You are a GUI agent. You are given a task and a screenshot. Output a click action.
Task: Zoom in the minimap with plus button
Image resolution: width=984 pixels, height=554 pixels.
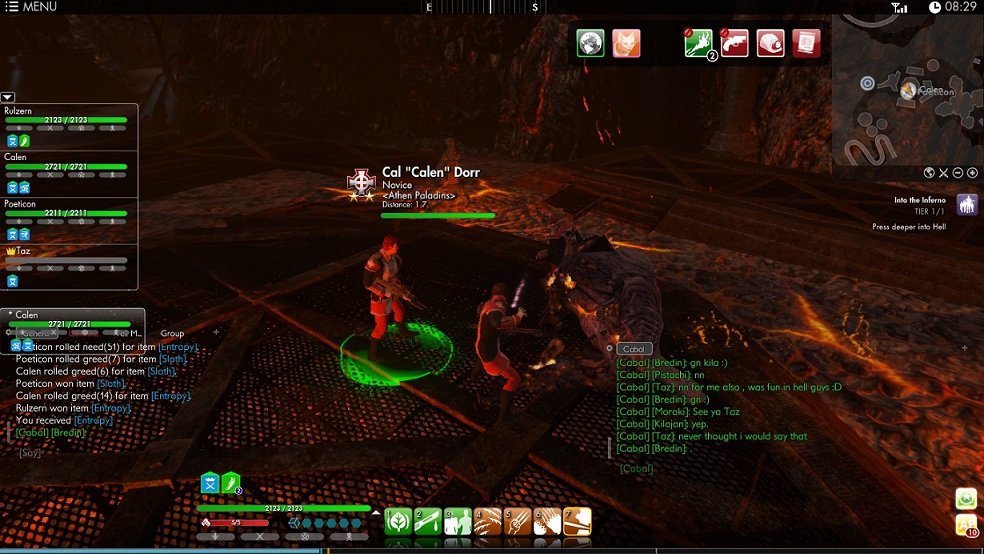tap(972, 173)
